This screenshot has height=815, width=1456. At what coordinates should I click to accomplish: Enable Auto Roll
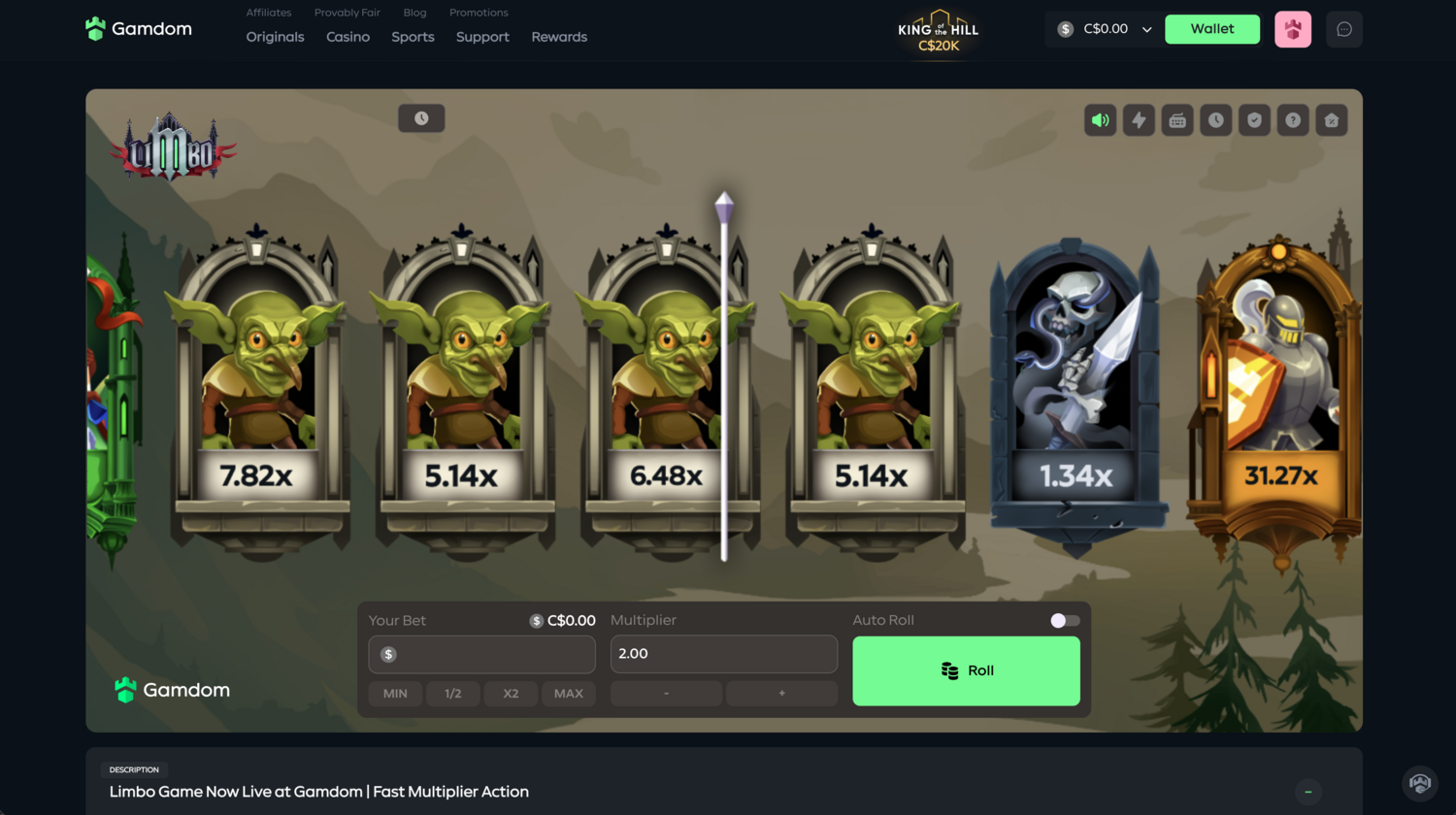pyautogui.click(x=1063, y=620)
